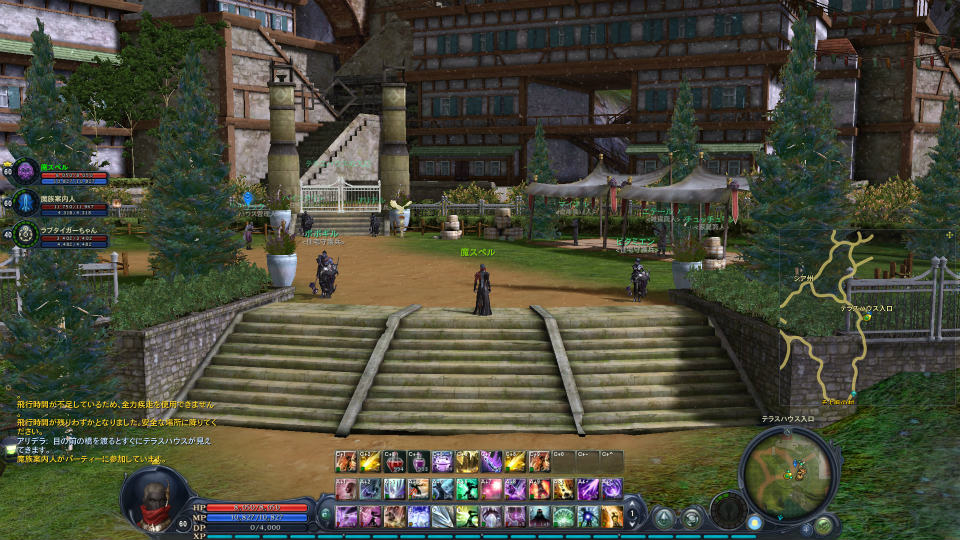Select party member 魔スペル portrait
960x540 pixels.
(x=27, y=171)
